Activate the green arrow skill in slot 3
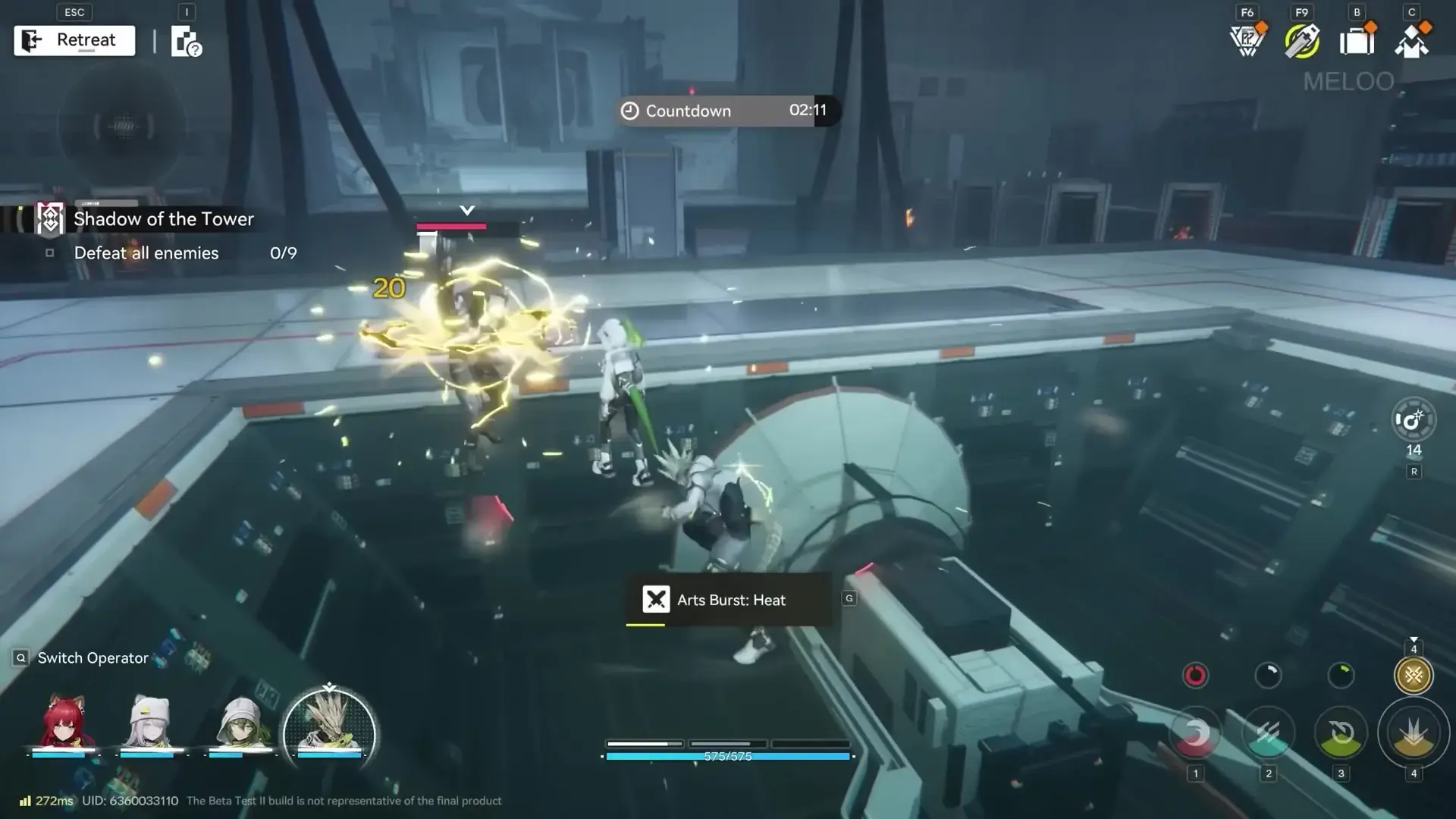Image resolution: width=1456 pixels, height=819 pixels. pos(1341,732)
